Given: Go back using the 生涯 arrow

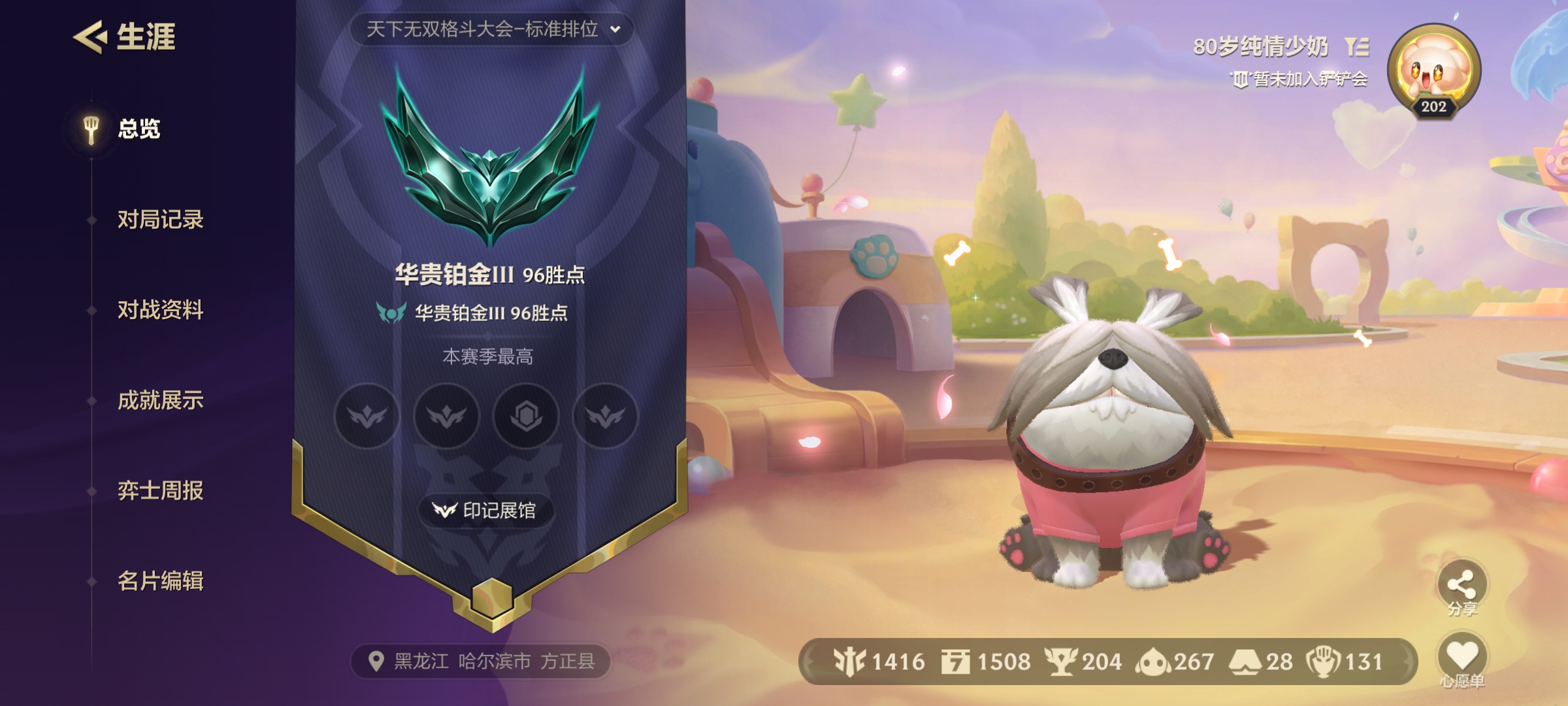Looking at the screenshot, I should click(x=90, y=37).
